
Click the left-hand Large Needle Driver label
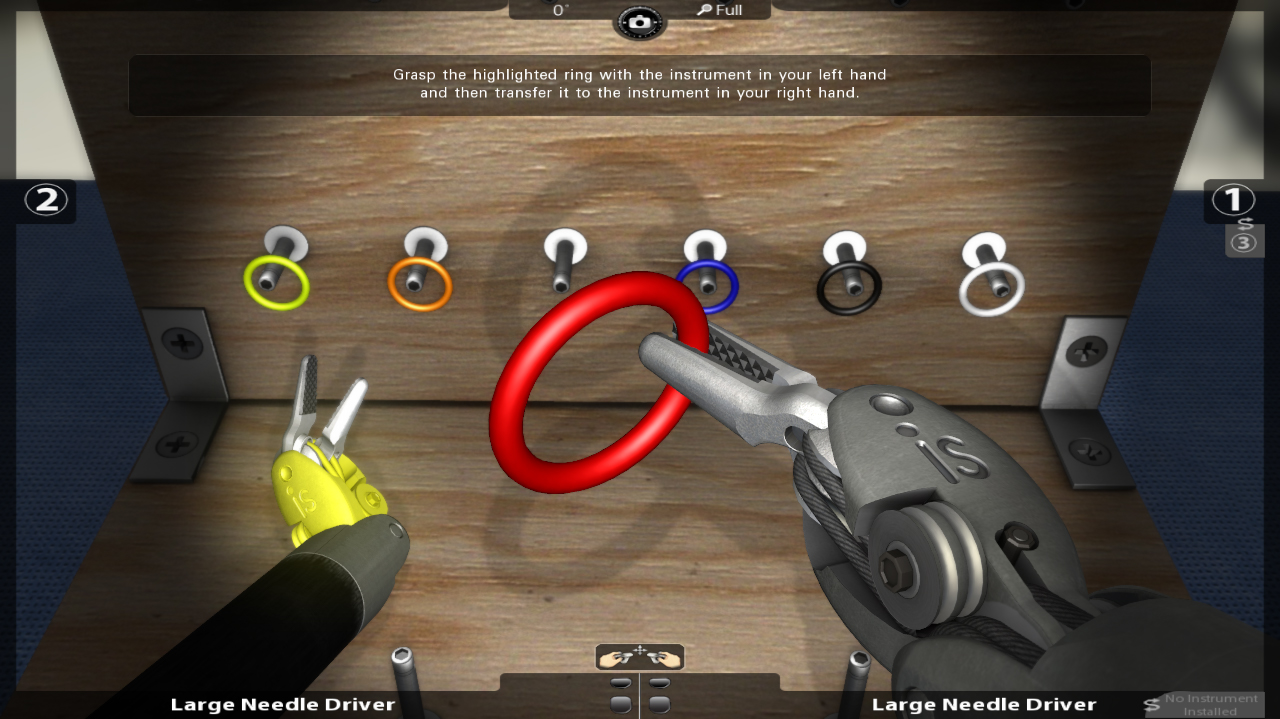pos(283,705)
